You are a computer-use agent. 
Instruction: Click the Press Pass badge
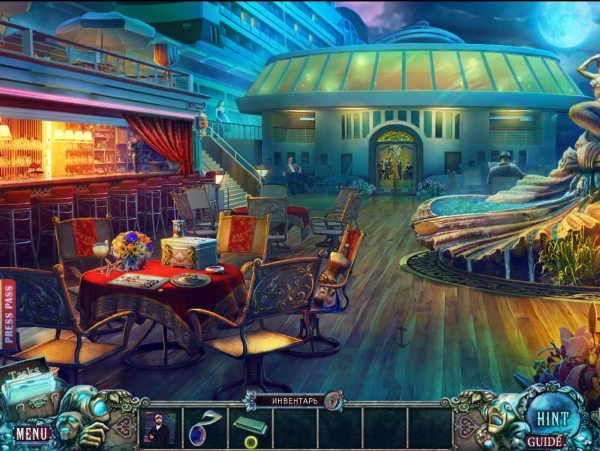pyautogui.click(x=10, y=314)
